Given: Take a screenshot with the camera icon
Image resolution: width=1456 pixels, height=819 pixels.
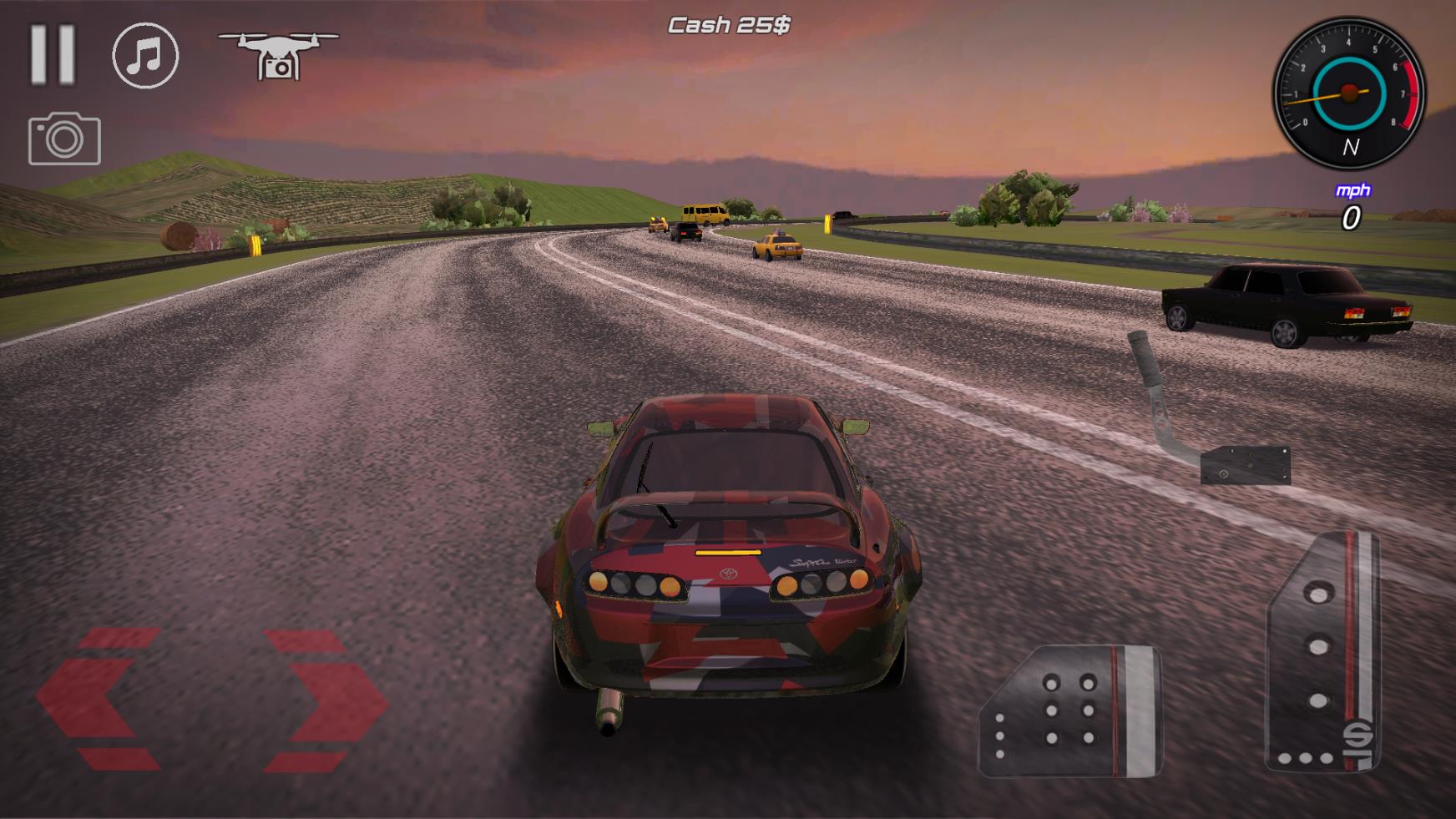Looking at the screenshot, I should tap(64, 139).
